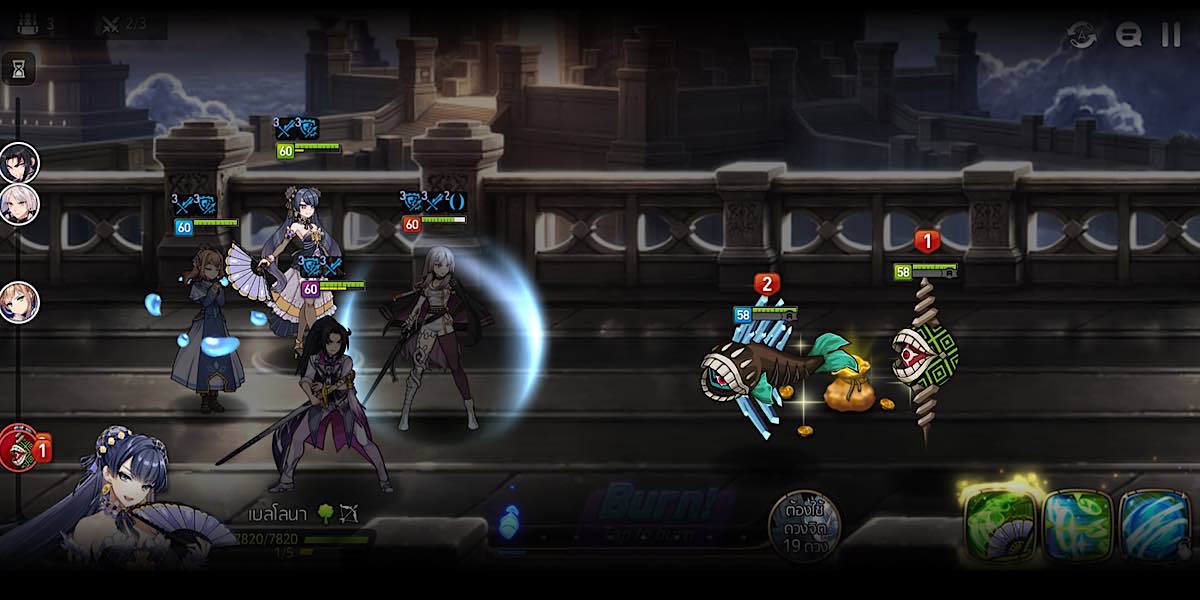The height and width of the screenshot is (600, 1200).
Task: Click the red enemy turn portrait
Action: point(19,447)
